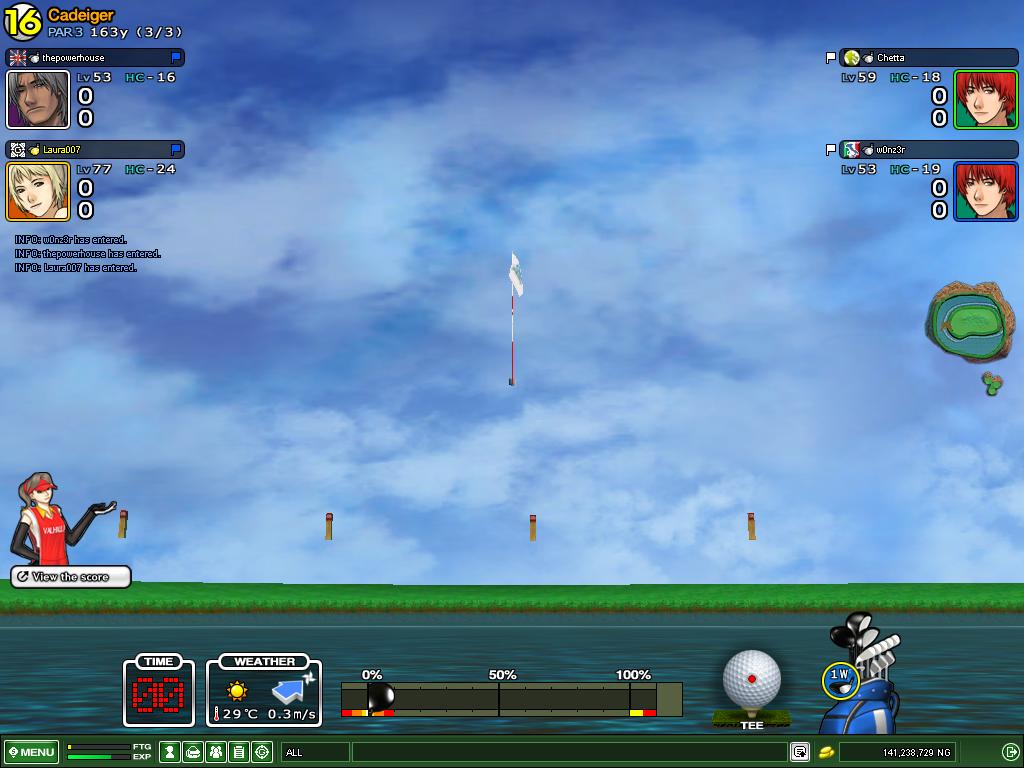Select Chetta's player portrait

tap(986, 99)
